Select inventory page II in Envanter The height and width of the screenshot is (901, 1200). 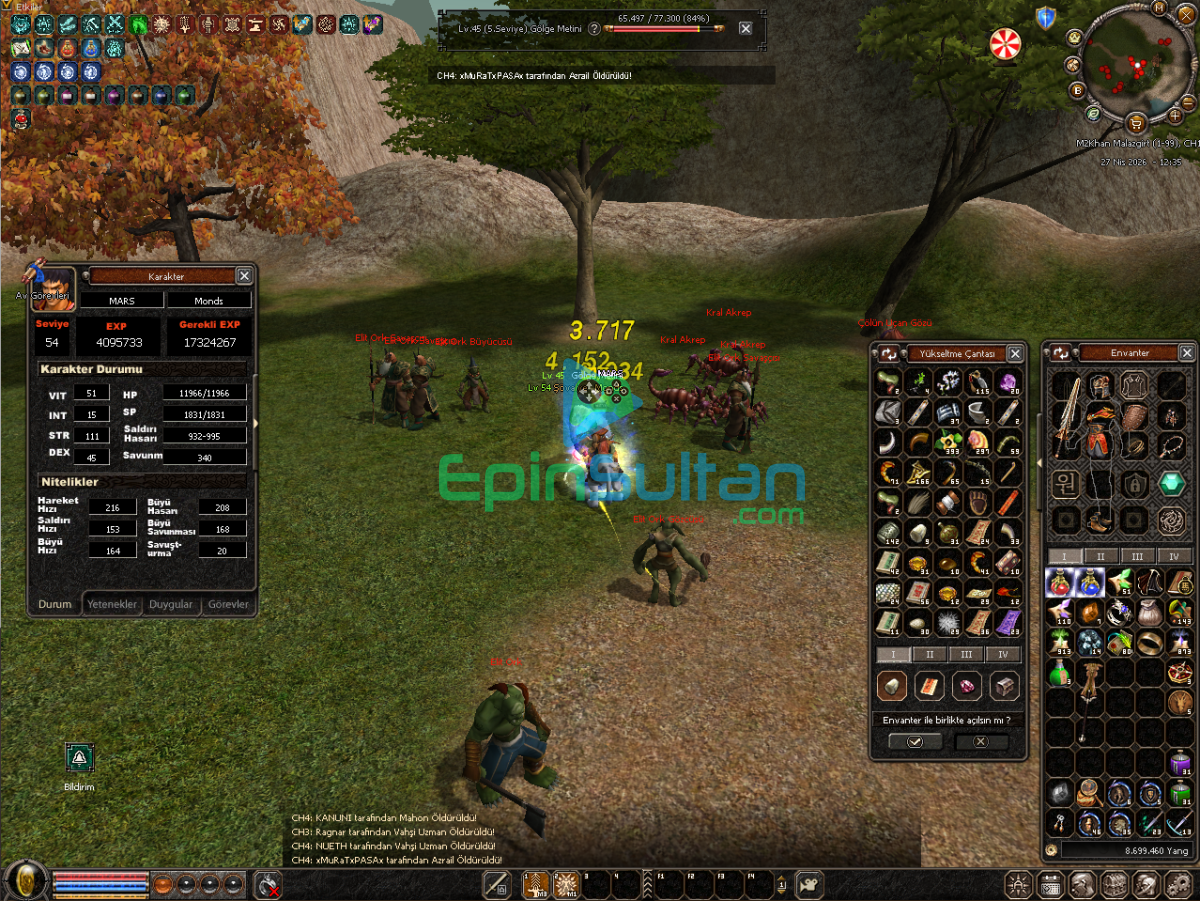coord(1100,556)
